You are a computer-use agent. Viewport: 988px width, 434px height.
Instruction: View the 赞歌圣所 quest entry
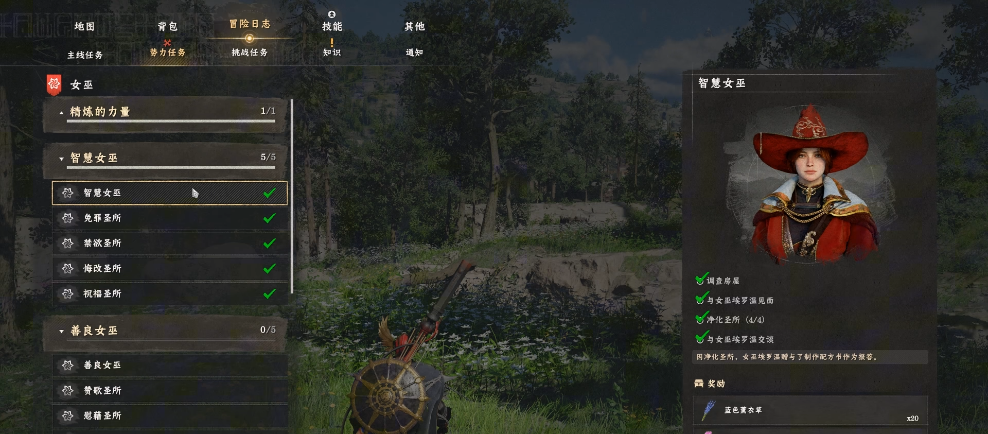pos(169,390)
